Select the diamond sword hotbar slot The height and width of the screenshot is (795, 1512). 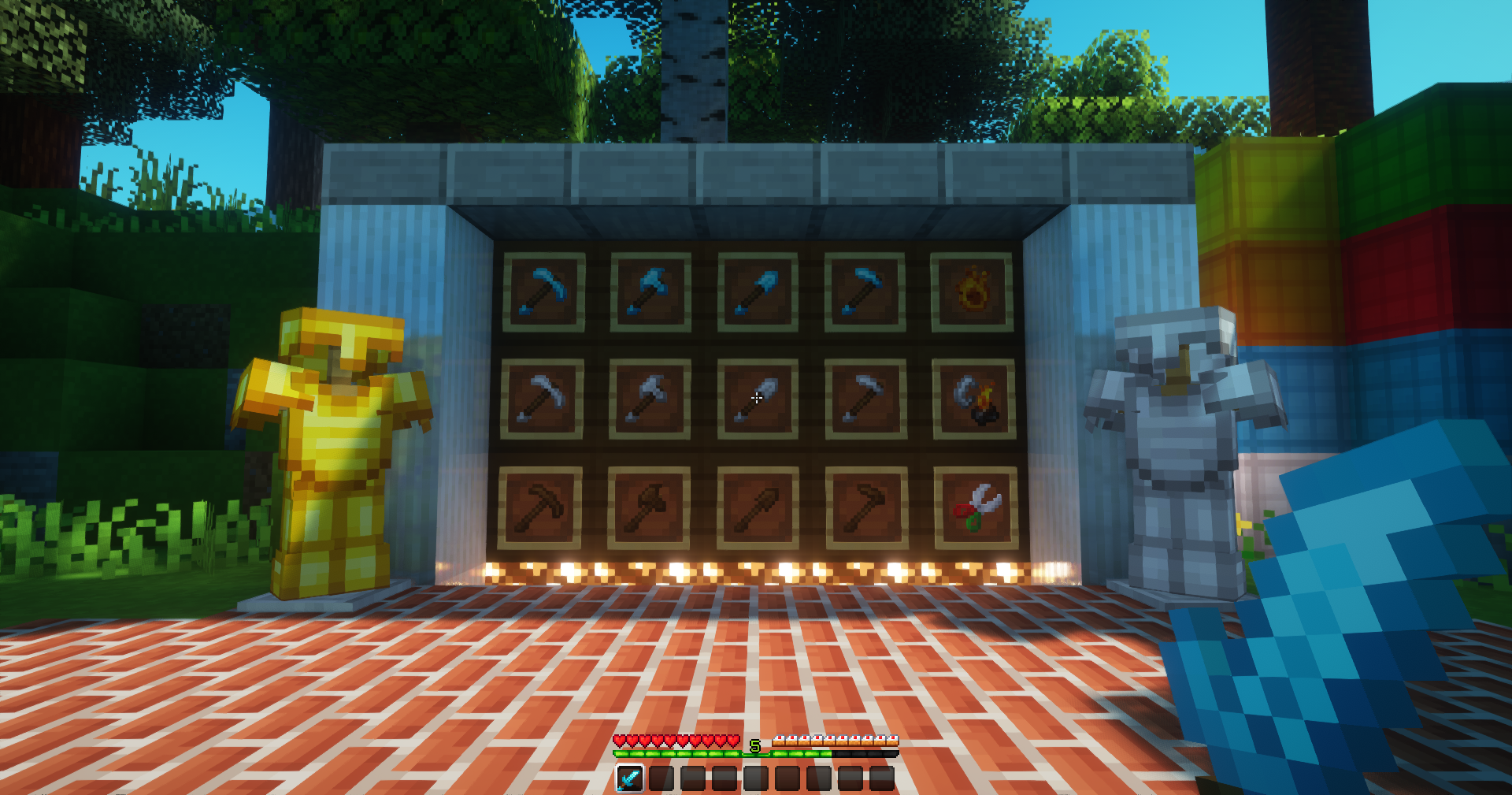click(x=629, y=778)
